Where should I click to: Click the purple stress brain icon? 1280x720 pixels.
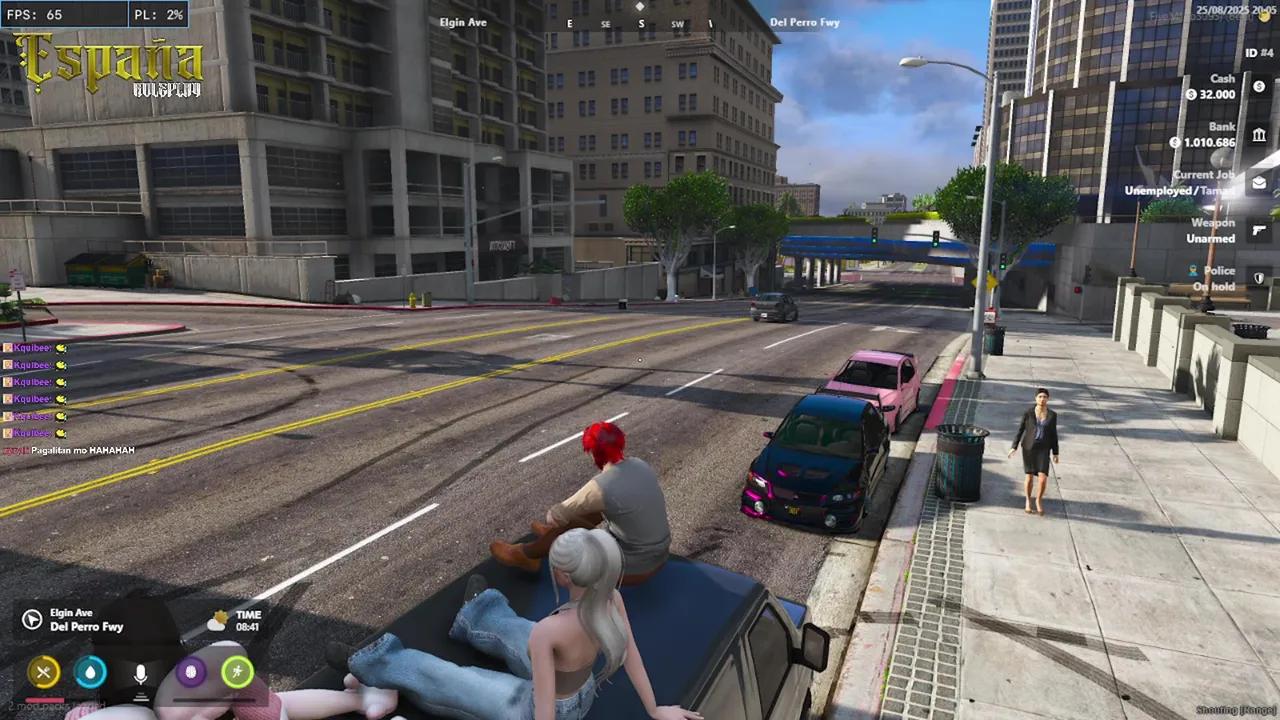[x=190, y=672]
